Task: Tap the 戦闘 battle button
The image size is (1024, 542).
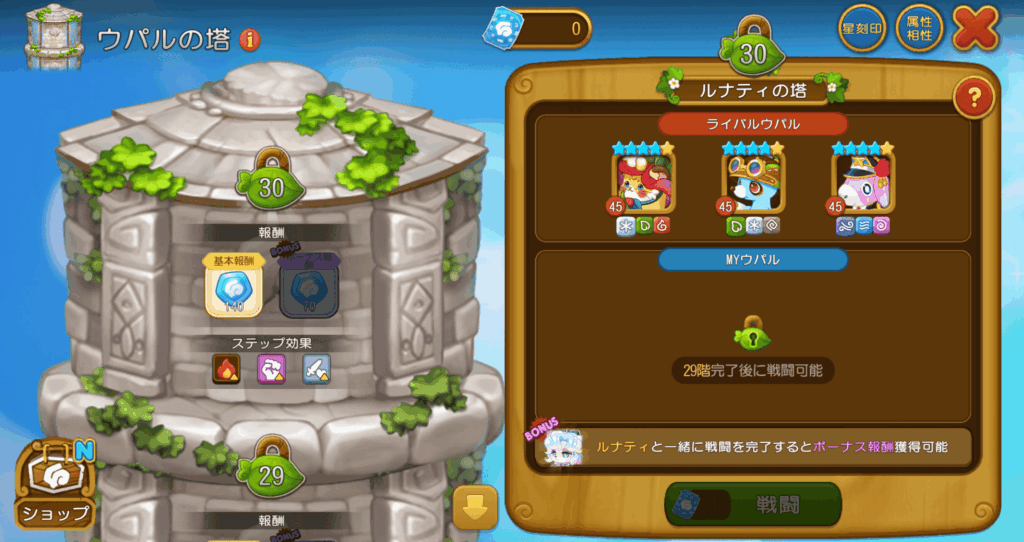Action: pos(753,505)
